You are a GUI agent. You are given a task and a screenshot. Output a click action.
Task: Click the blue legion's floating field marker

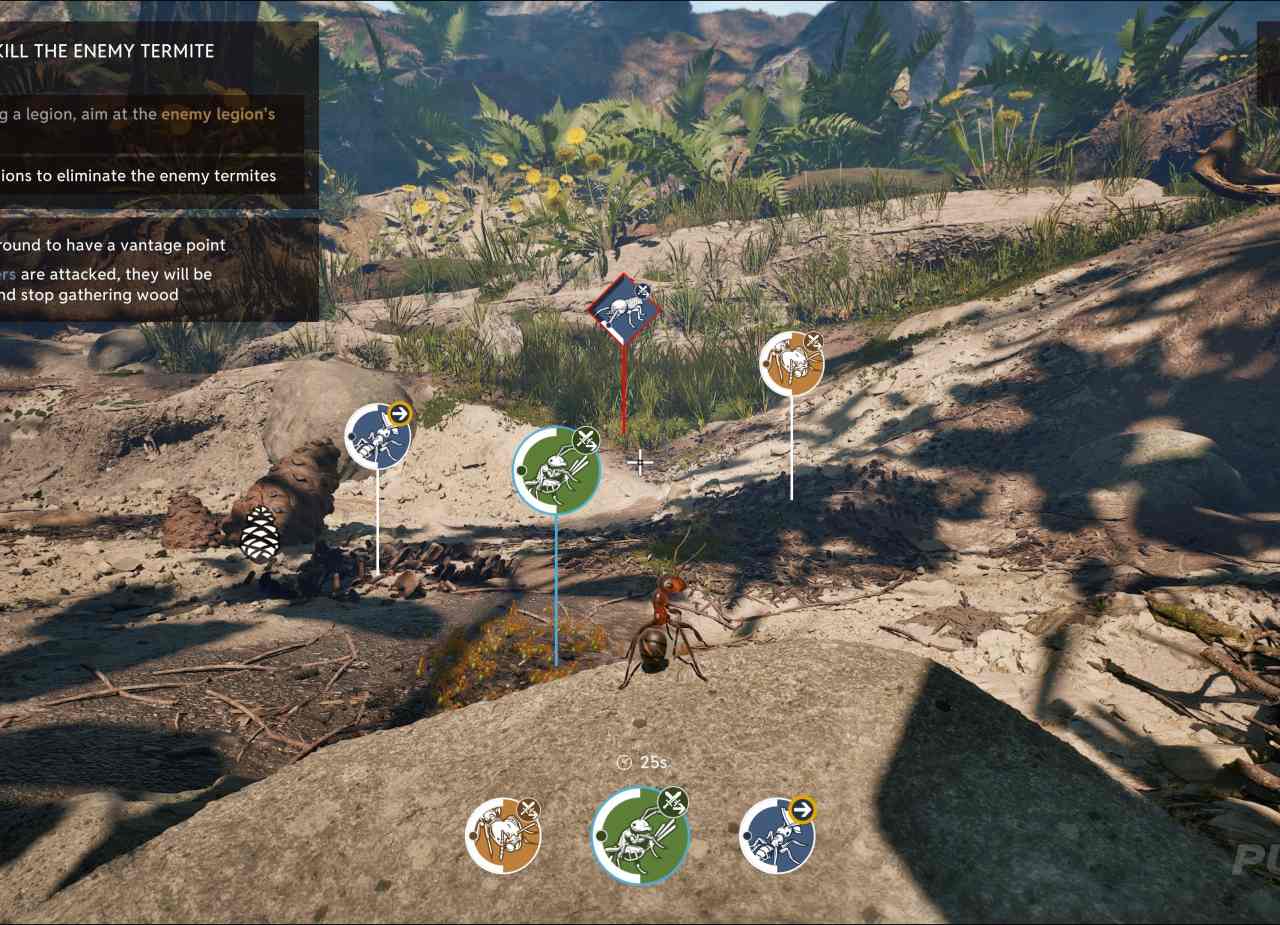[x=378, y=436]
